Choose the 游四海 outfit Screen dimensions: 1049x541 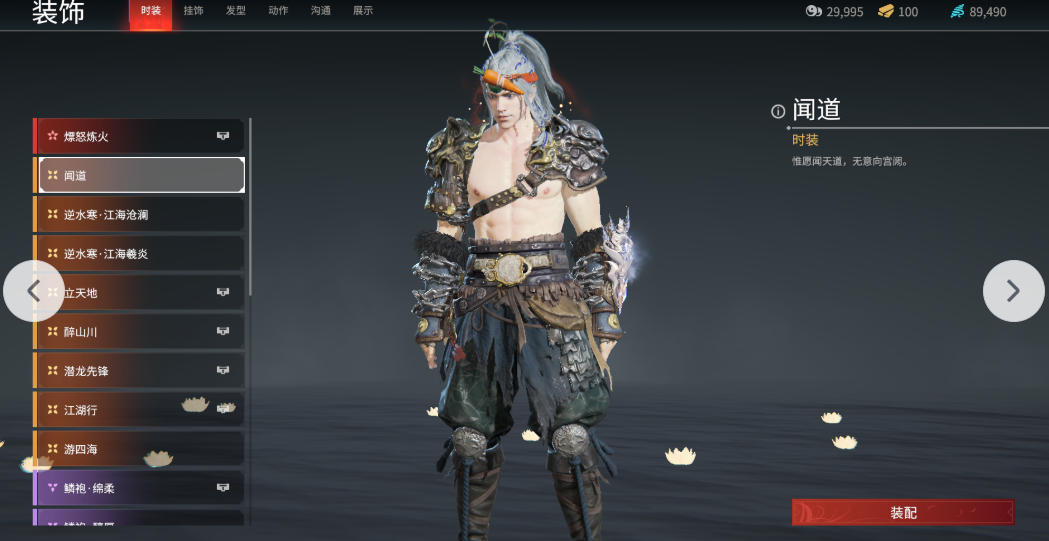140,449
